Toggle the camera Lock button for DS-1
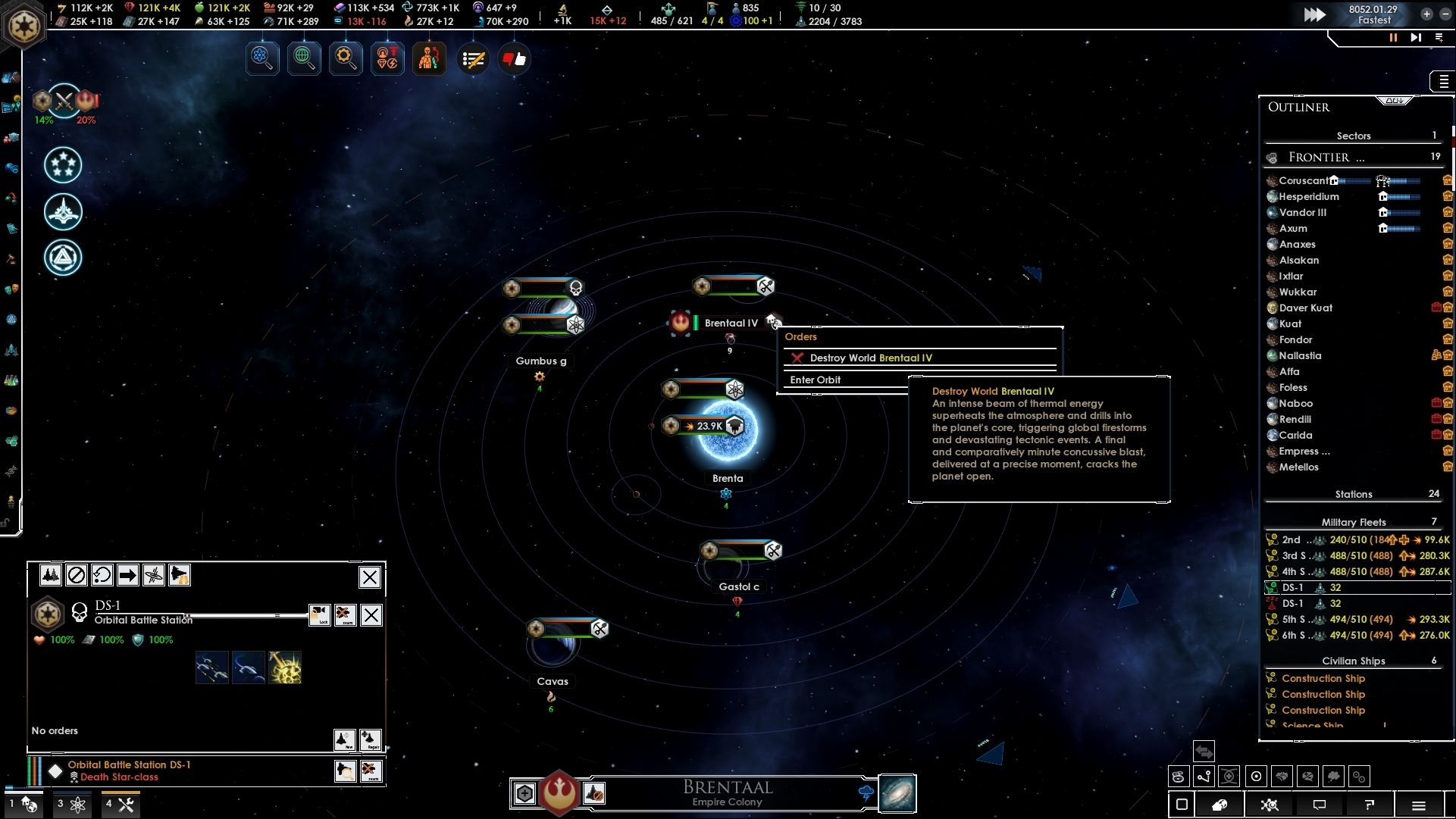 (319, 615)
